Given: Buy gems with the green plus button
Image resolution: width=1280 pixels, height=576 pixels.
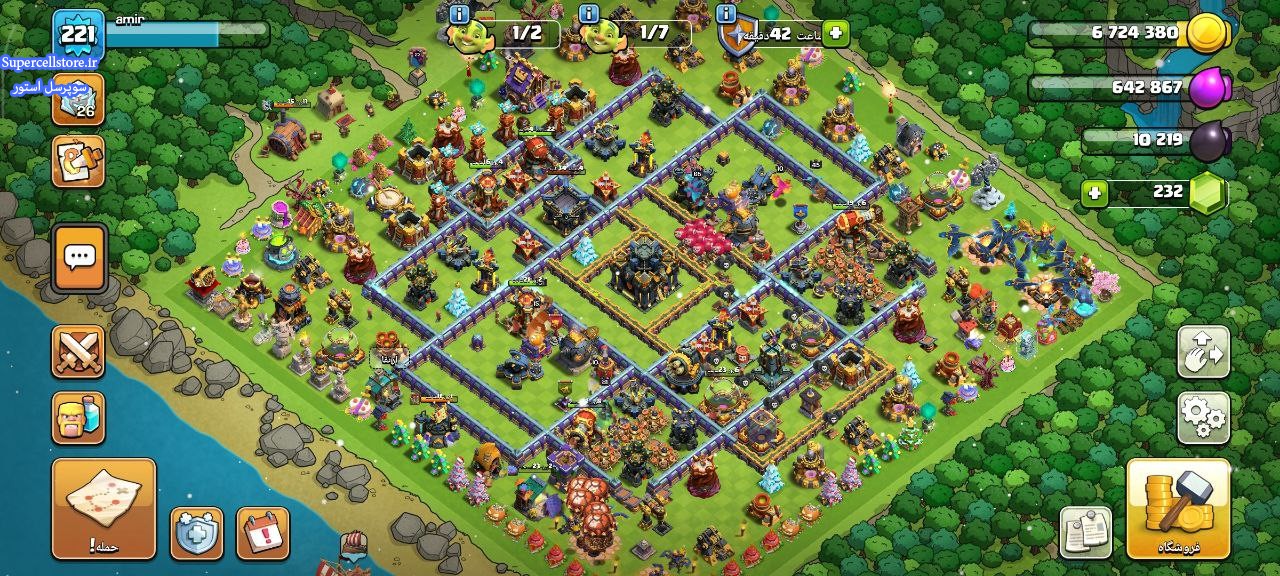Looking at the screenshot, I should 1095,192.
